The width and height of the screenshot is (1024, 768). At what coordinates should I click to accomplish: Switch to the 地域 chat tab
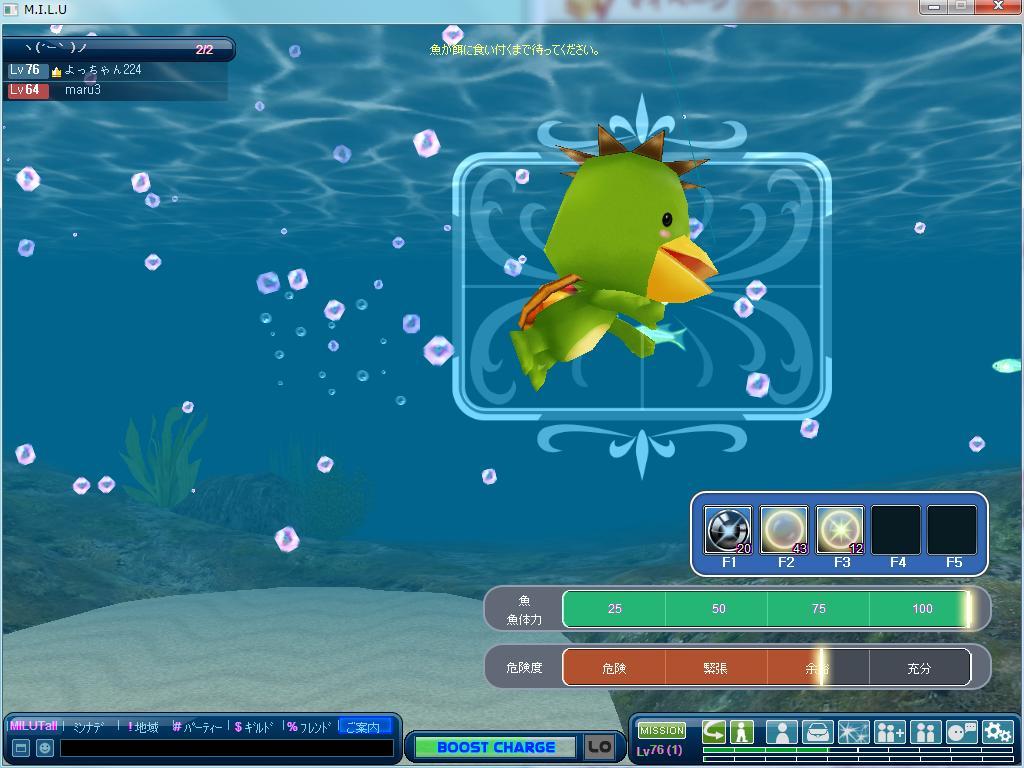[x=144, y=727]
